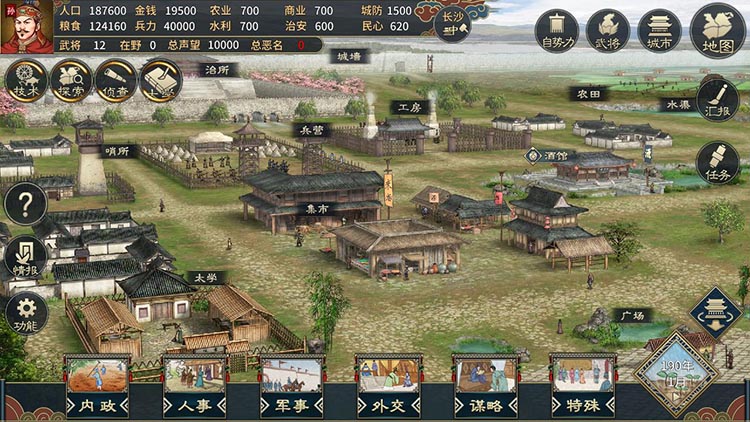Click the ruler portrait avatar
This screenshot has height=422, width=750.
click(27, 27)
